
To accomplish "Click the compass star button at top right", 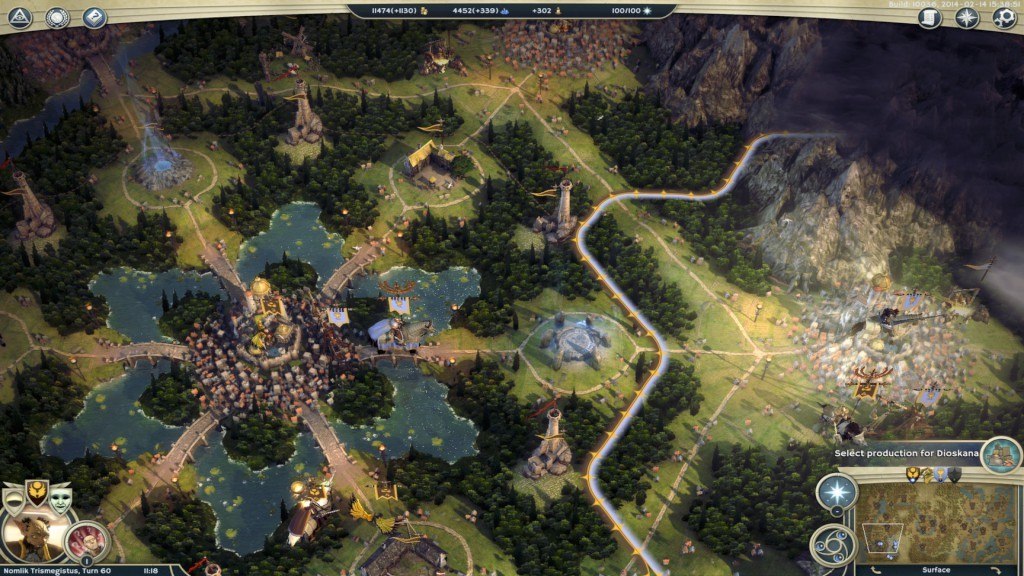I will click(x=967, y=17).
